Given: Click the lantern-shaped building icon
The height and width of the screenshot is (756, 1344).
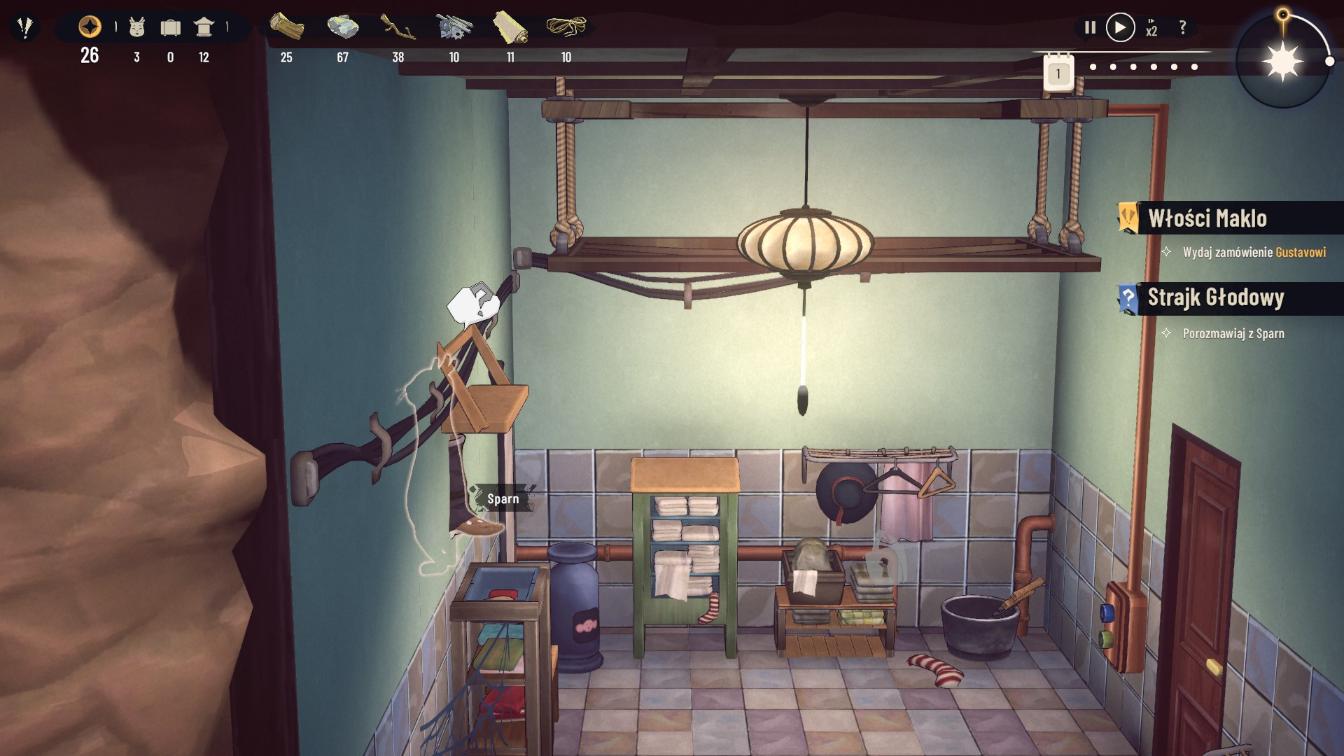Looking at the screenshot, I should pos(204,27).
